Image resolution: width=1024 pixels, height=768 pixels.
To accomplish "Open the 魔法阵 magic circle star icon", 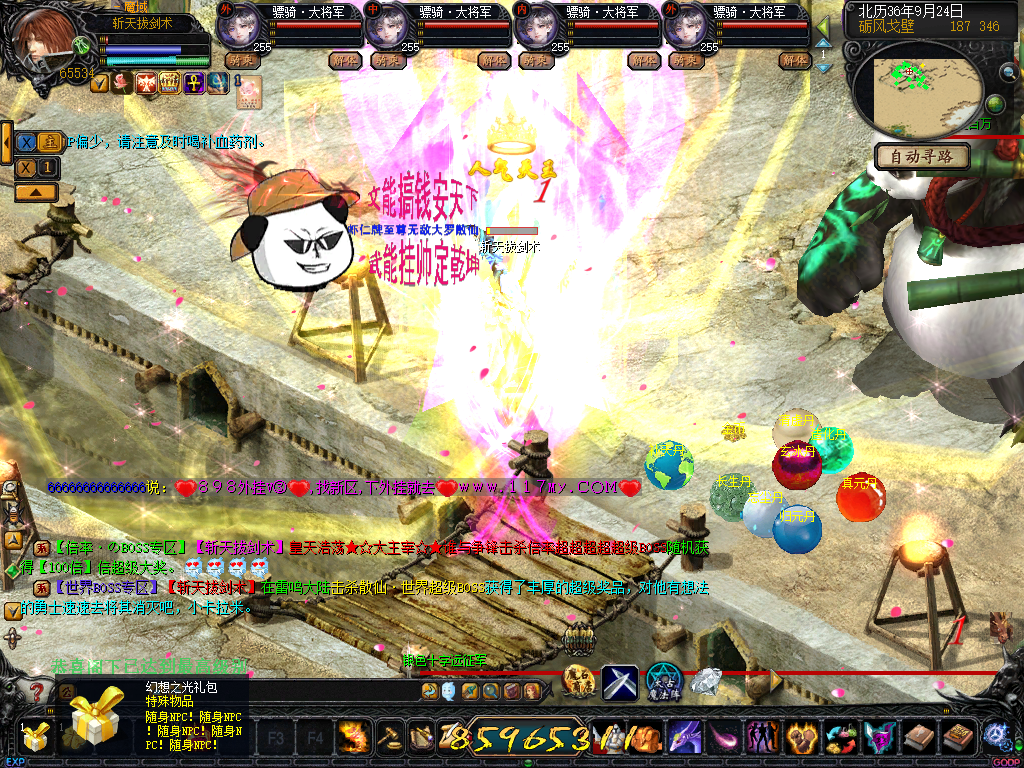I will point(664,682).
